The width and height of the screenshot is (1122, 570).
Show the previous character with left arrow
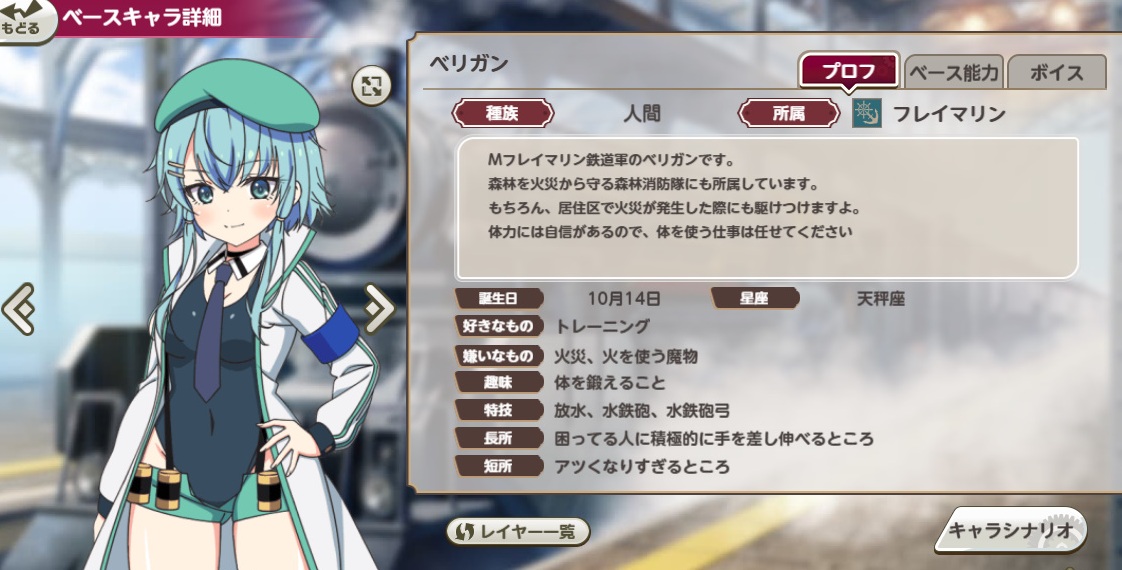point(18,309)
